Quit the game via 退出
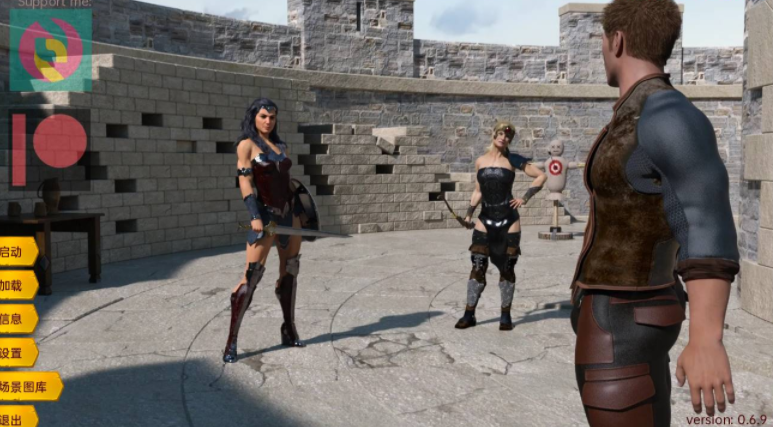This screenshot has width=773, height=427. 16,417
